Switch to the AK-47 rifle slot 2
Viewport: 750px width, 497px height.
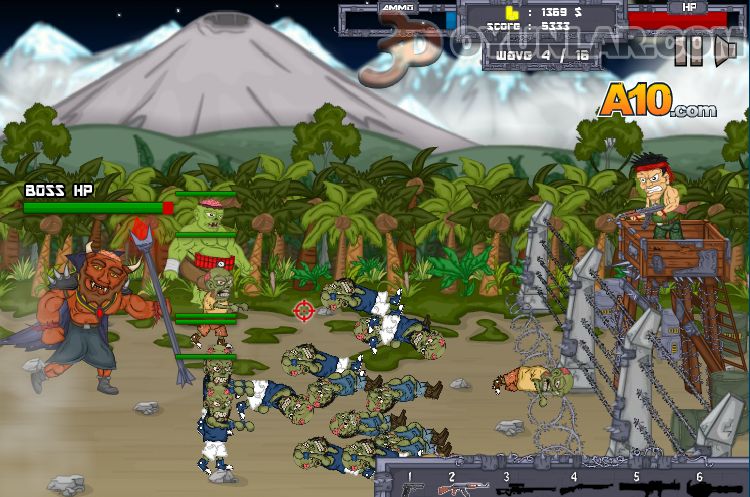466,486
